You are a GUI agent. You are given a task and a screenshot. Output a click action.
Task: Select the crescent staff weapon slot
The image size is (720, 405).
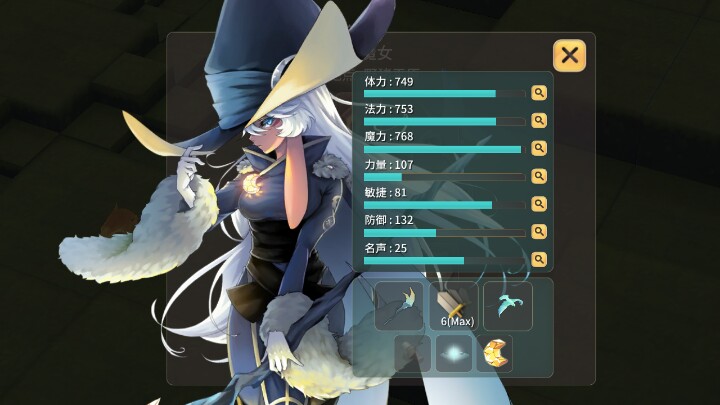click(x=399, y=305)
